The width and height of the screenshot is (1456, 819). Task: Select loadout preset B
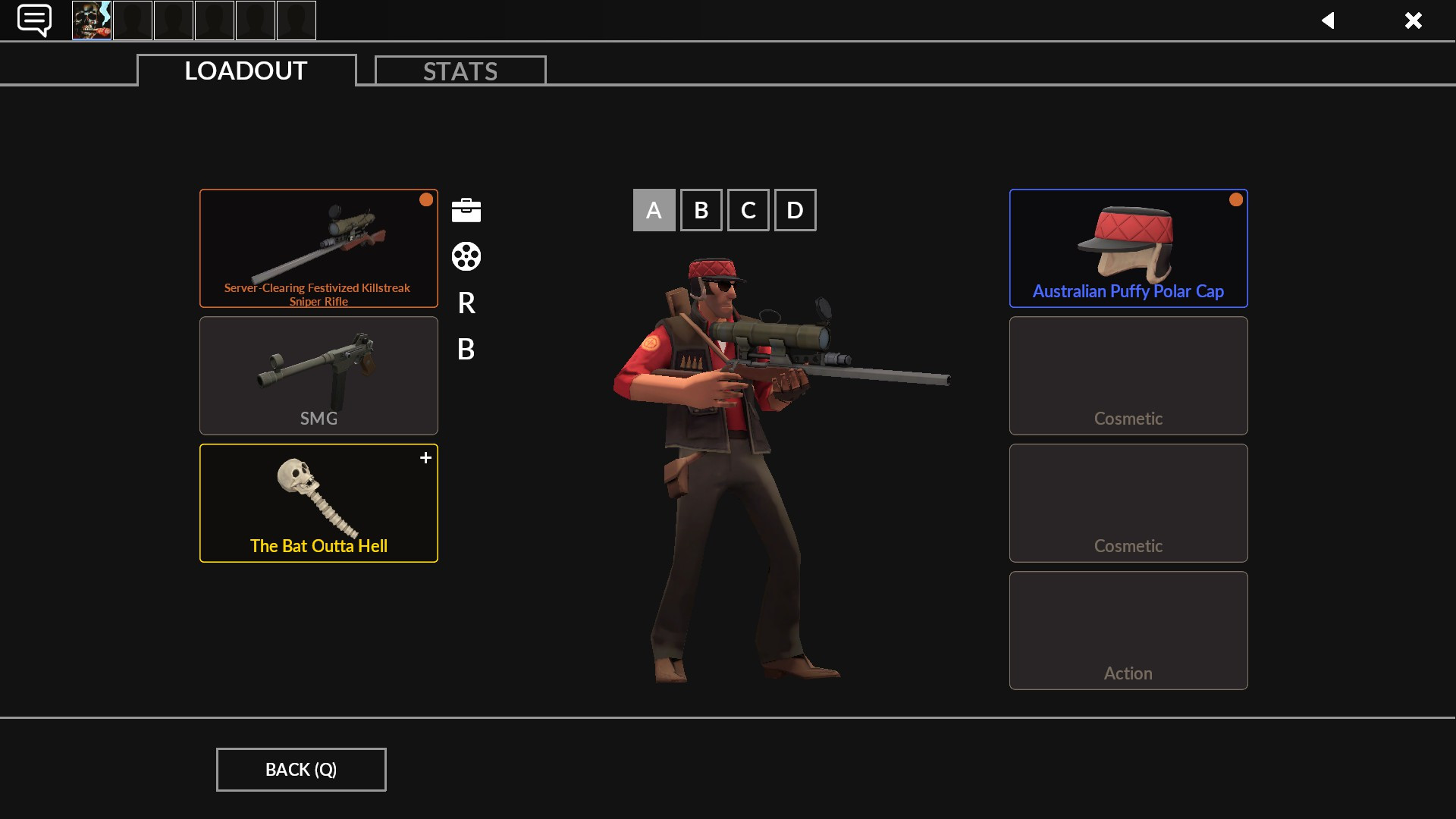click(701, 210)
